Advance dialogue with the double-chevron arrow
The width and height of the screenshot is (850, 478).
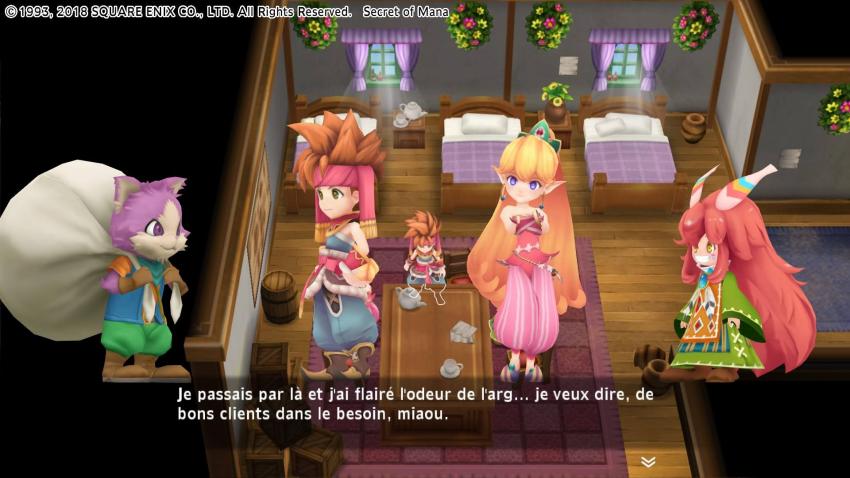[648, 461]
